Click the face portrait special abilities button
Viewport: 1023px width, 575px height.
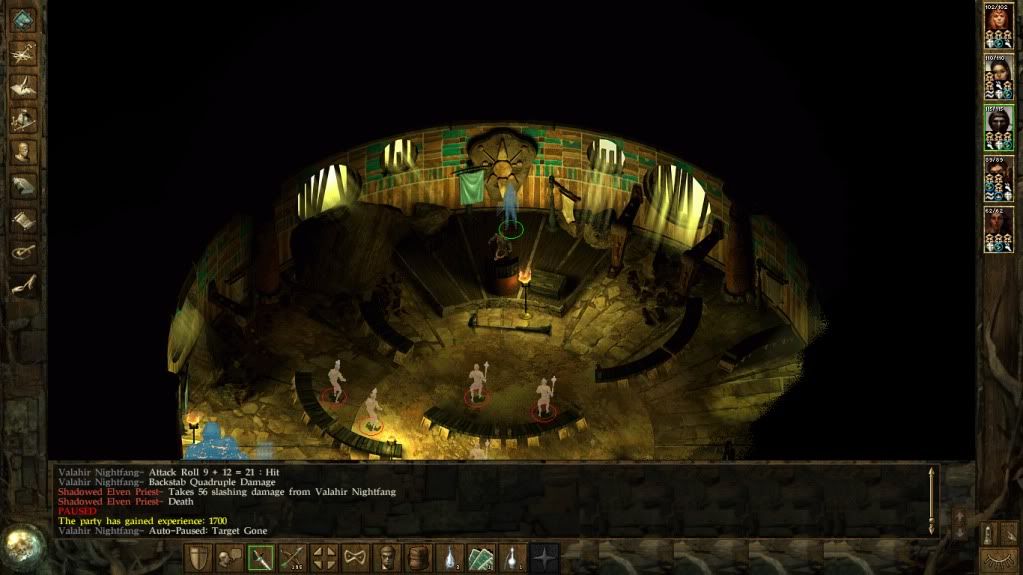(x=386, y=558)
